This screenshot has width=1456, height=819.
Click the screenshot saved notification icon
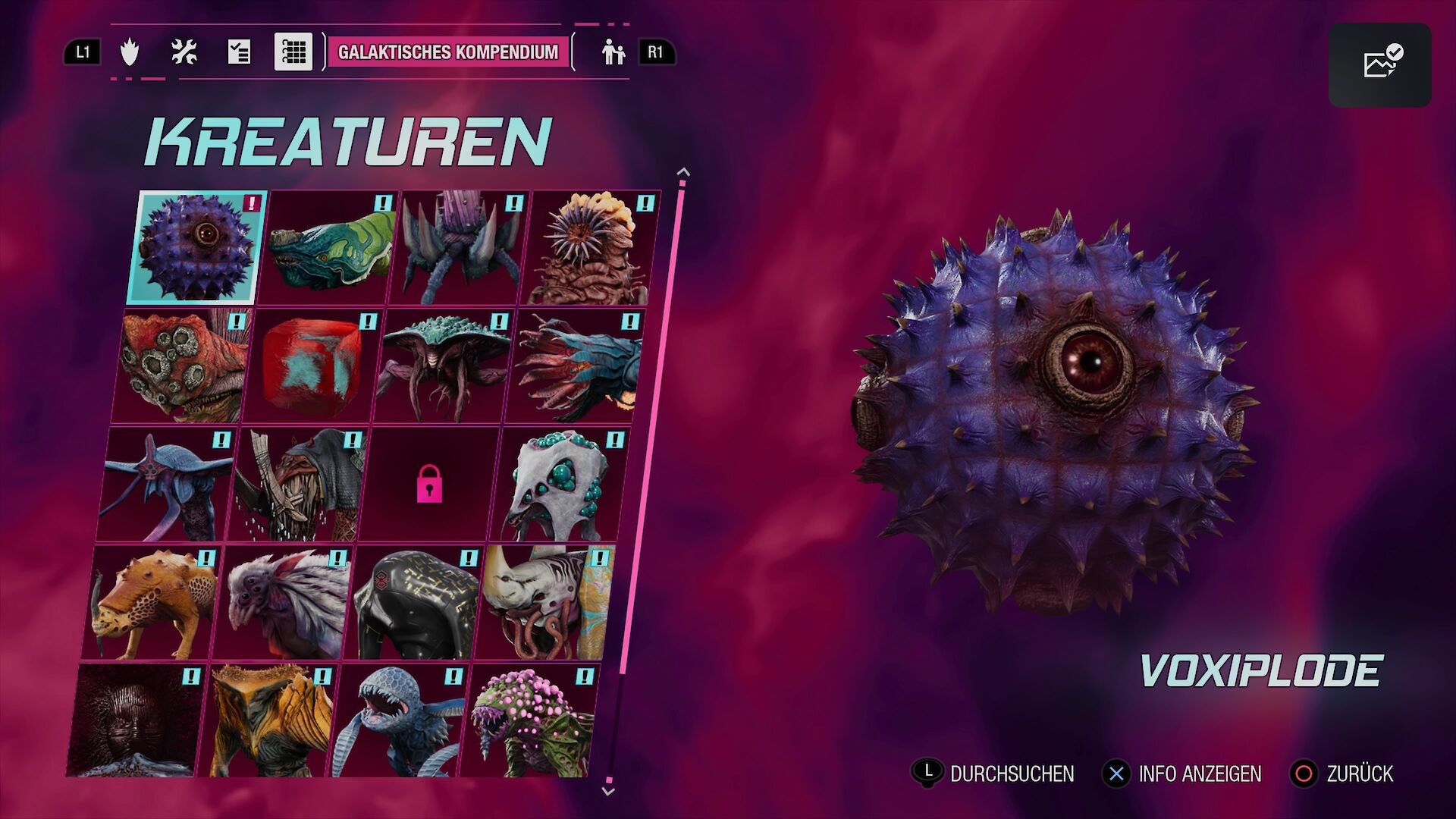[x=1379, y=64]
